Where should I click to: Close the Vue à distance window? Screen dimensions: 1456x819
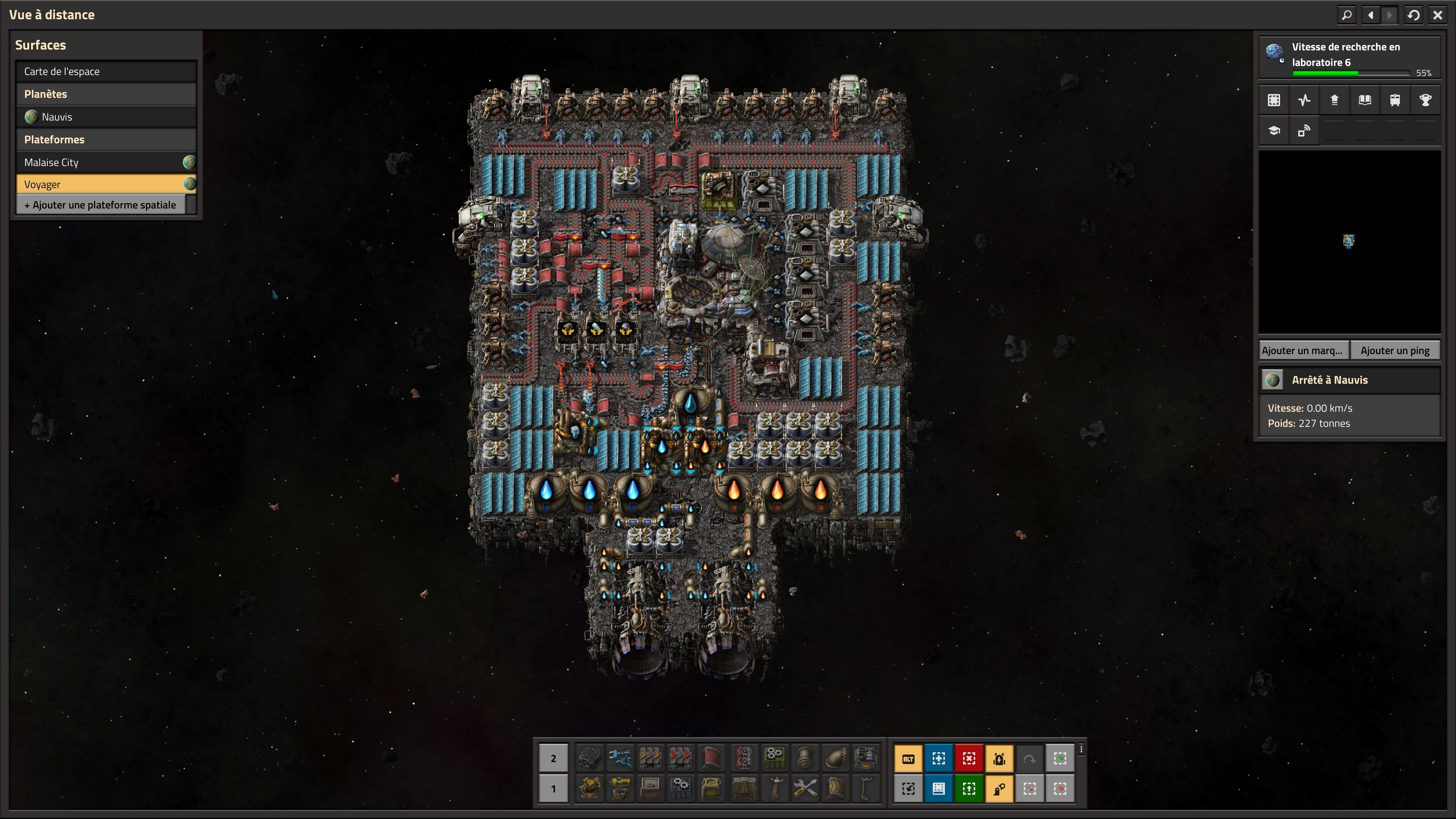(1437, 15)
